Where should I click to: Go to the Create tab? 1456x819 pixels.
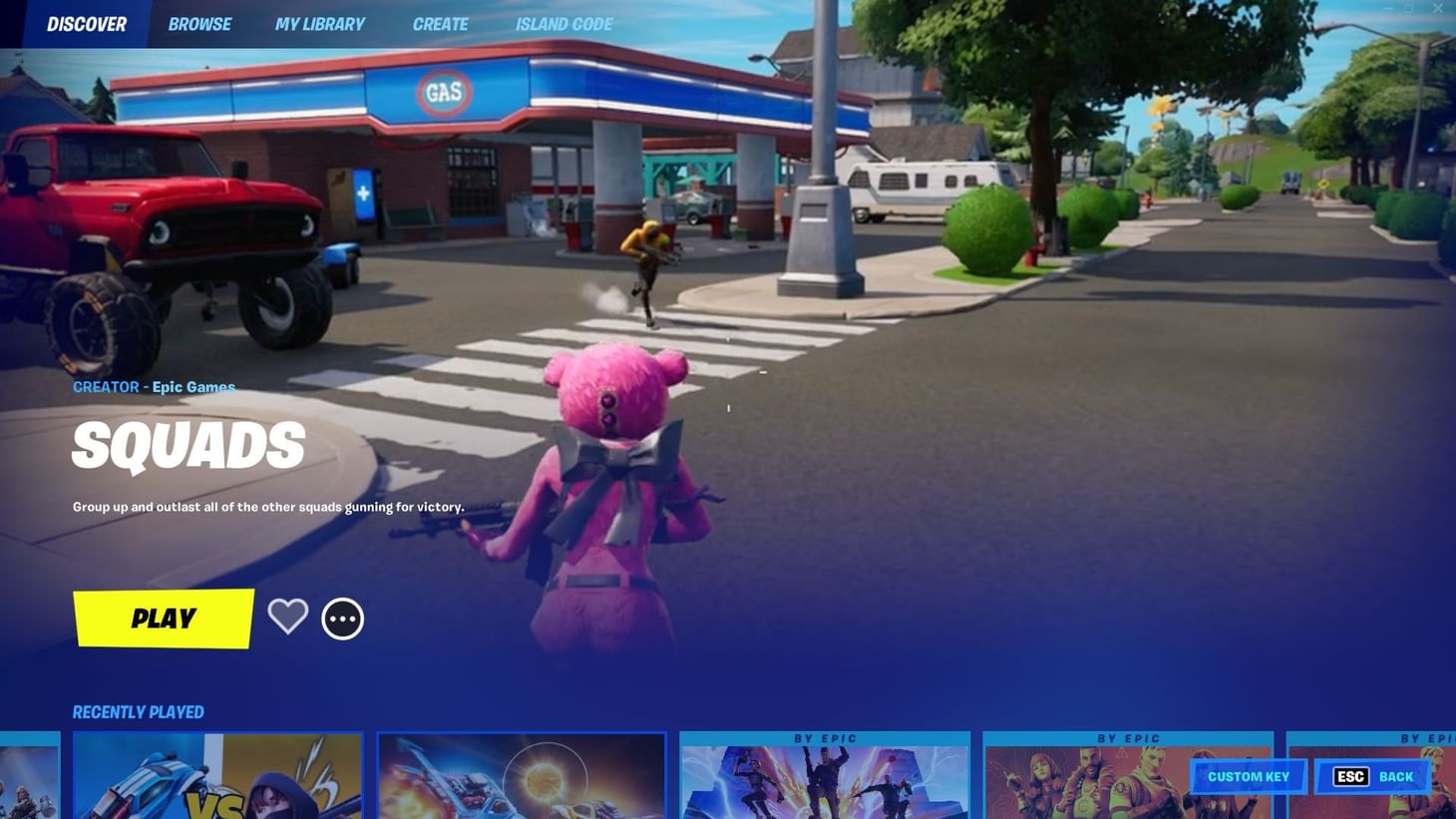[440, 23]
